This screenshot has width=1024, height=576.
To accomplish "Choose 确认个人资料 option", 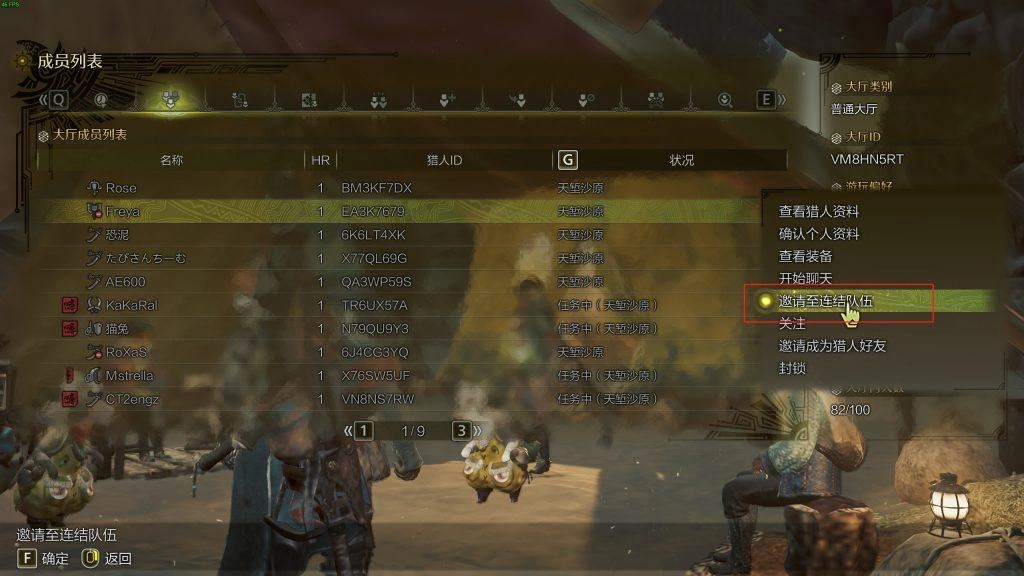I will tap(818, 234).
